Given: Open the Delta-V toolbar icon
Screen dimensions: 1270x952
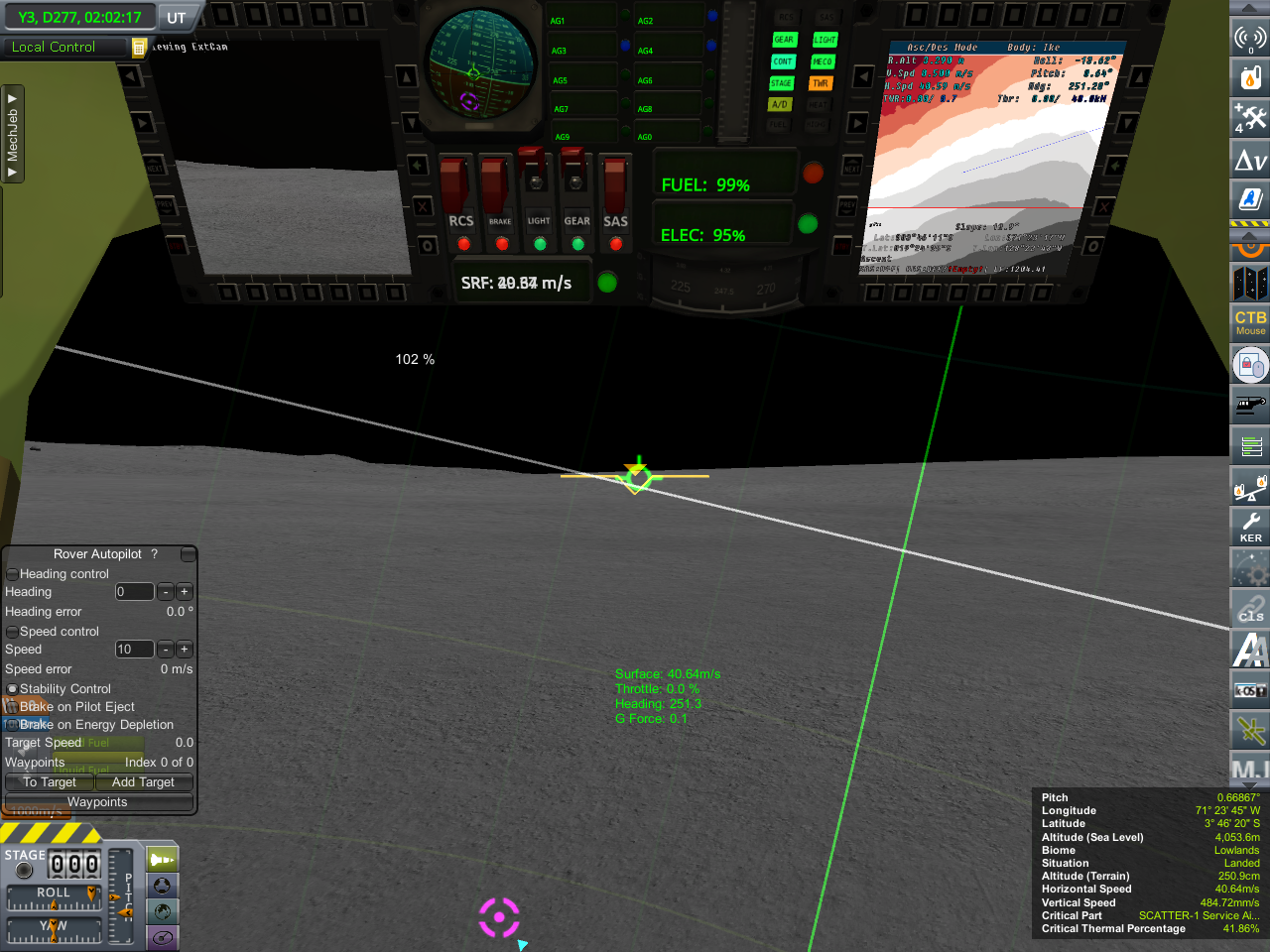Looking at the screenshot, I should click(1250, 160).
